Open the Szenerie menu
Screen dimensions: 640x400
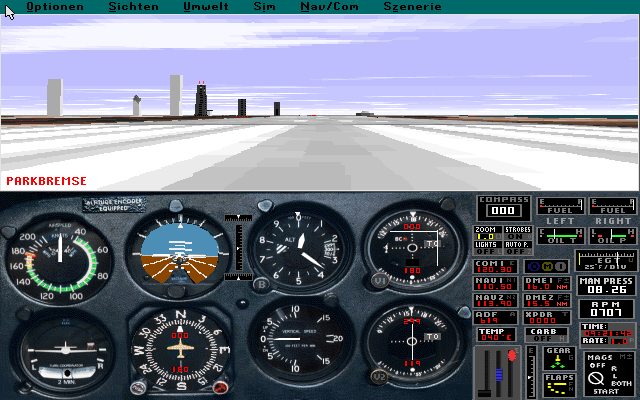[411, 6]
